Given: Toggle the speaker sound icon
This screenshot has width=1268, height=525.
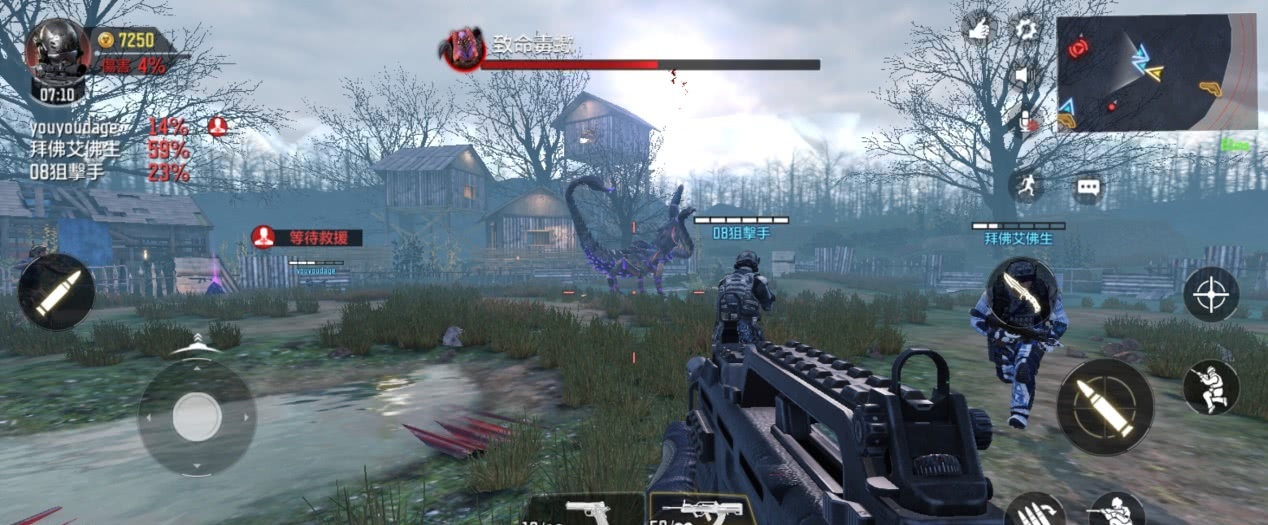Looking at the screenshot, I should (x=1024, y=75).
